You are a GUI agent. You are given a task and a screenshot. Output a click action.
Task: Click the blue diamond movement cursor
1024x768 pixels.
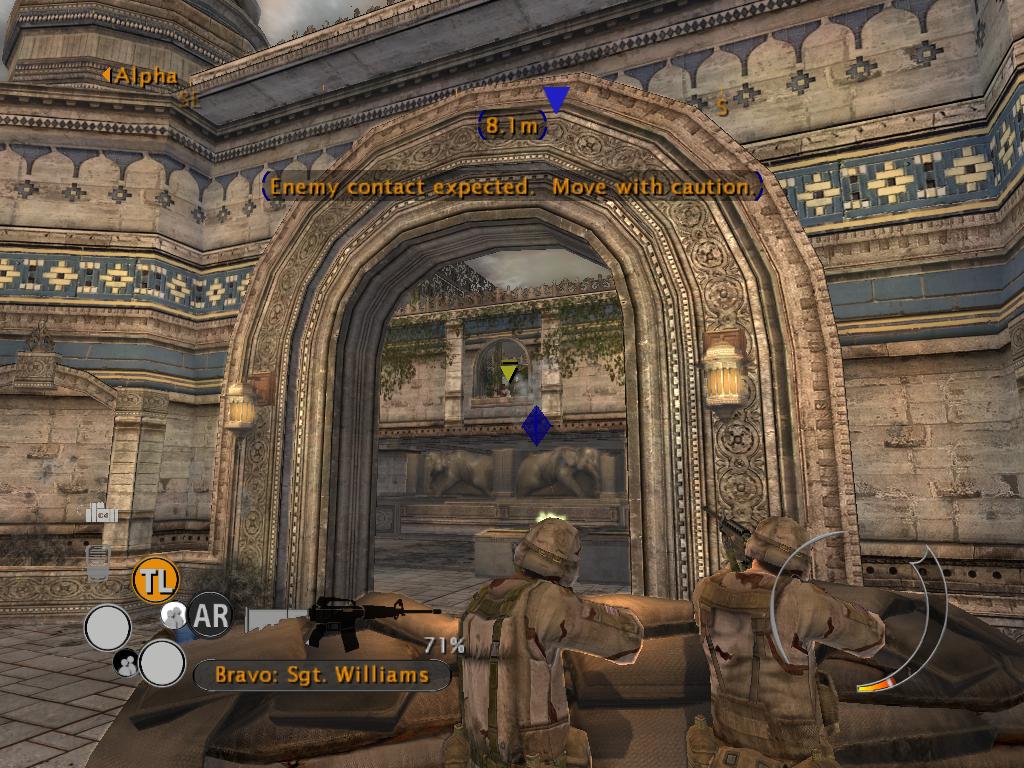tap(537, 426)
